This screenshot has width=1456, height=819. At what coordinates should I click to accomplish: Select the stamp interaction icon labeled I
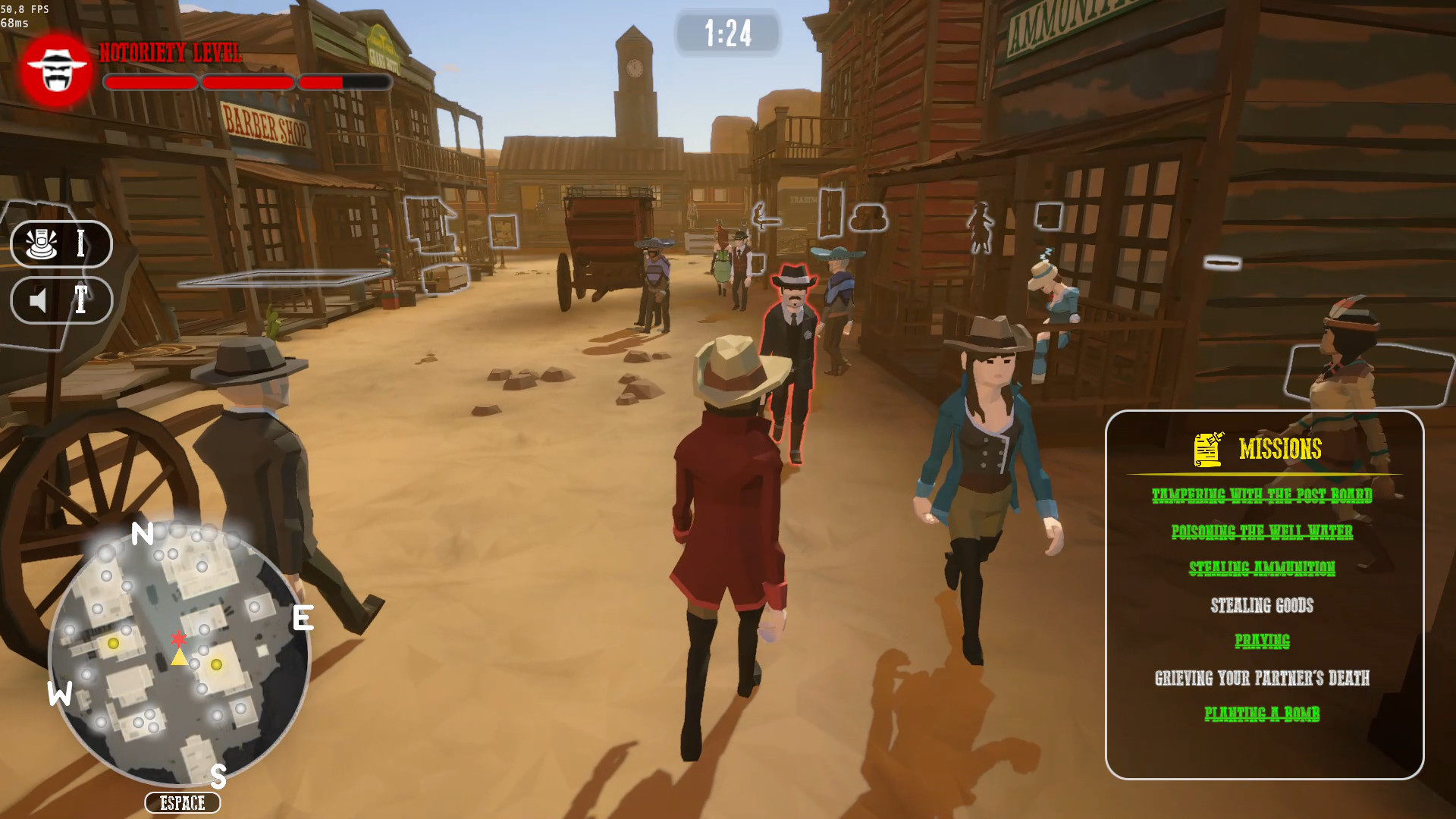coord(61,244)
